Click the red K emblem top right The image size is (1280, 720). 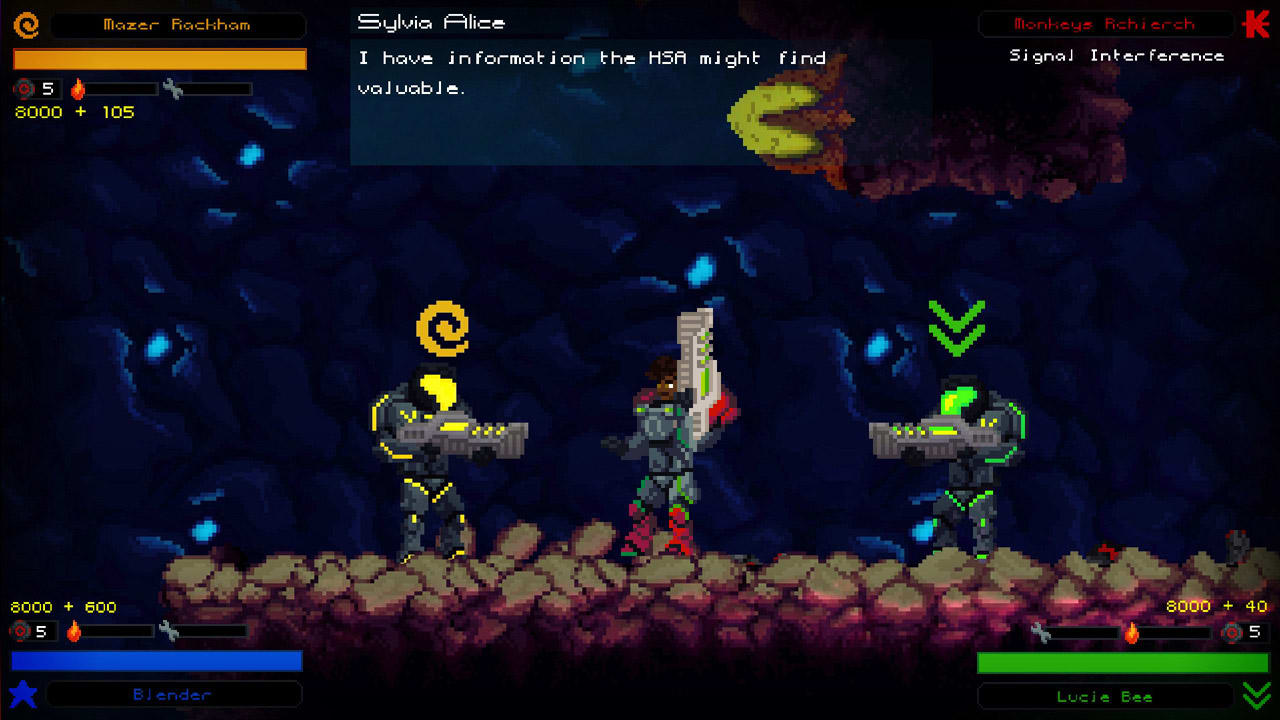point(1258,23)
